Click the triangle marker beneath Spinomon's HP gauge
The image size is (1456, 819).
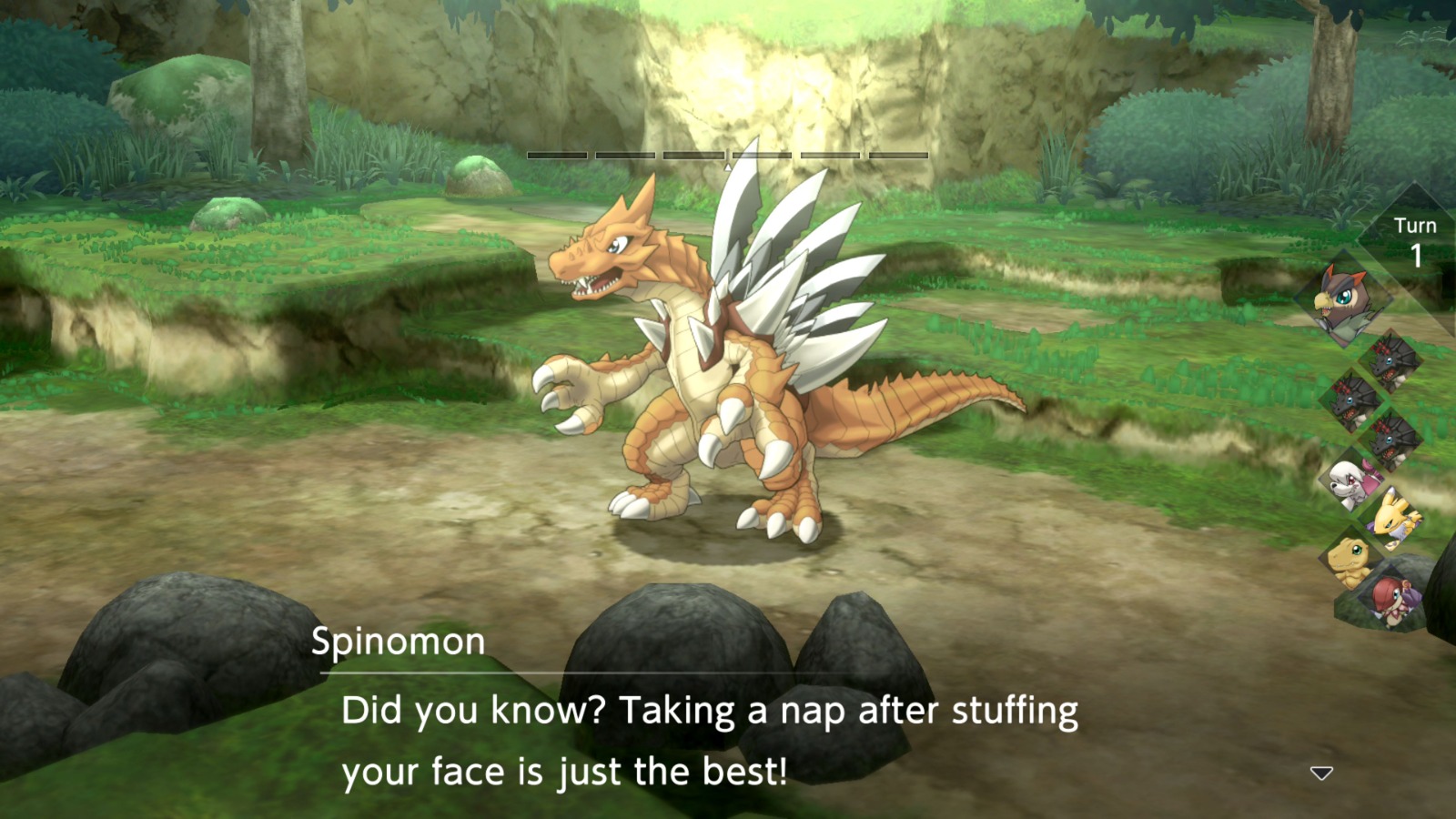click(x=728, y=167)
